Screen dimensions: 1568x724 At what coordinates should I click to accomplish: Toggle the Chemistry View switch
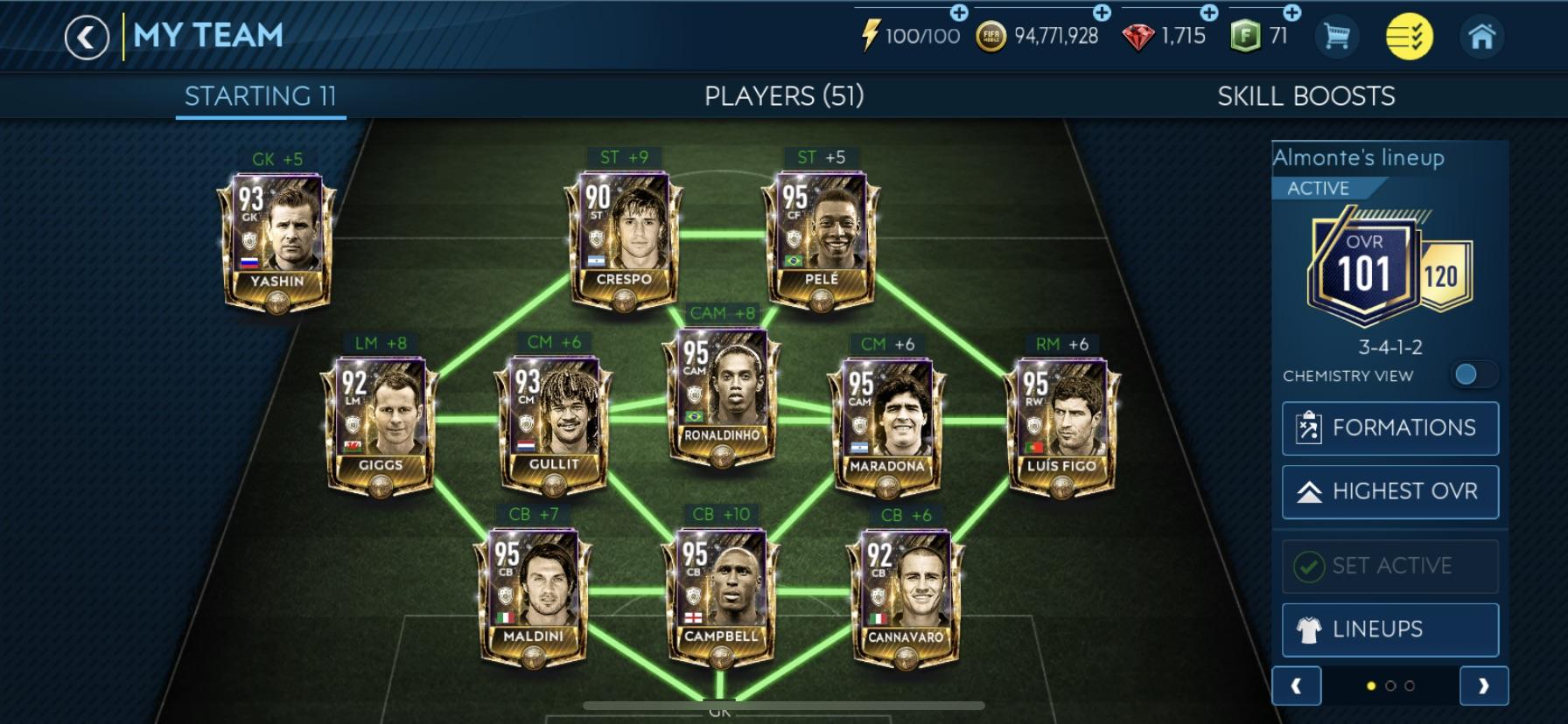[x=1475, y=374]
